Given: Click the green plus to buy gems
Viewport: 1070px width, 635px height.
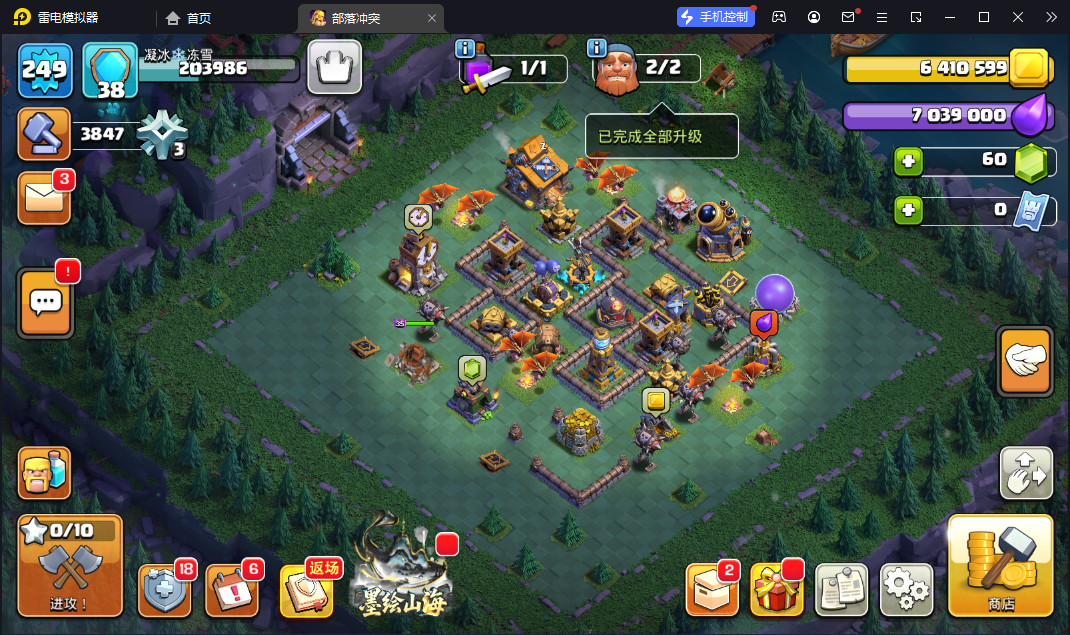Looking at the screenshot, I should pos(908,161).
